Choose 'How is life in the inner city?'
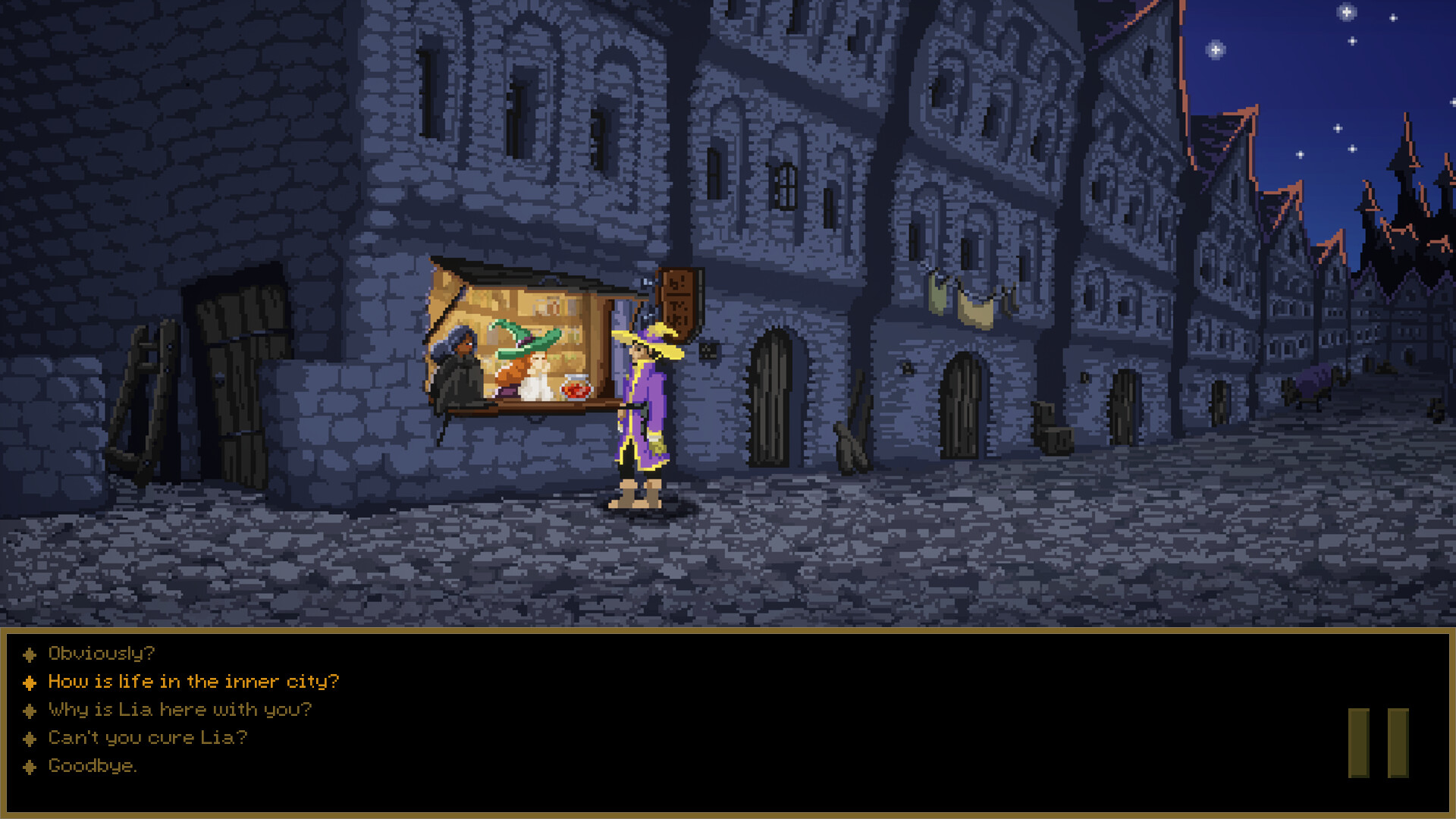 193,681
